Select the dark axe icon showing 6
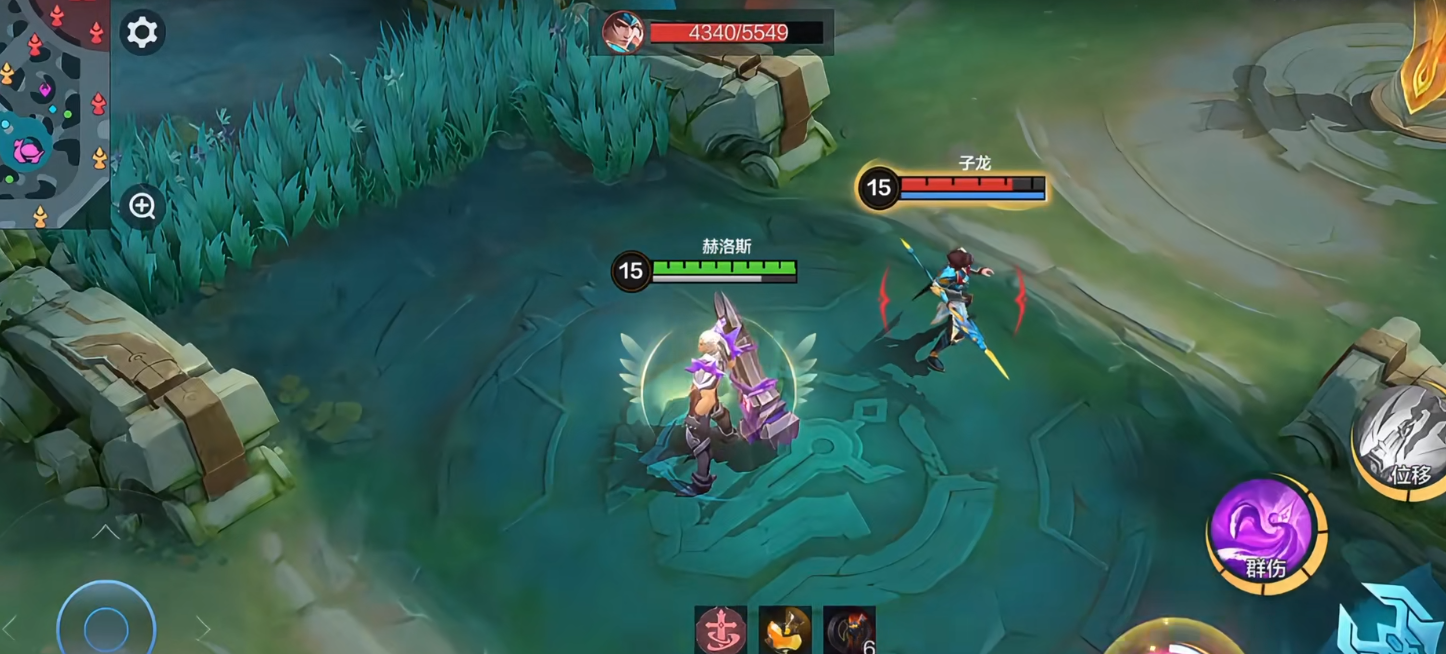This screenshot has height=654, width=1446. (849, 630)
